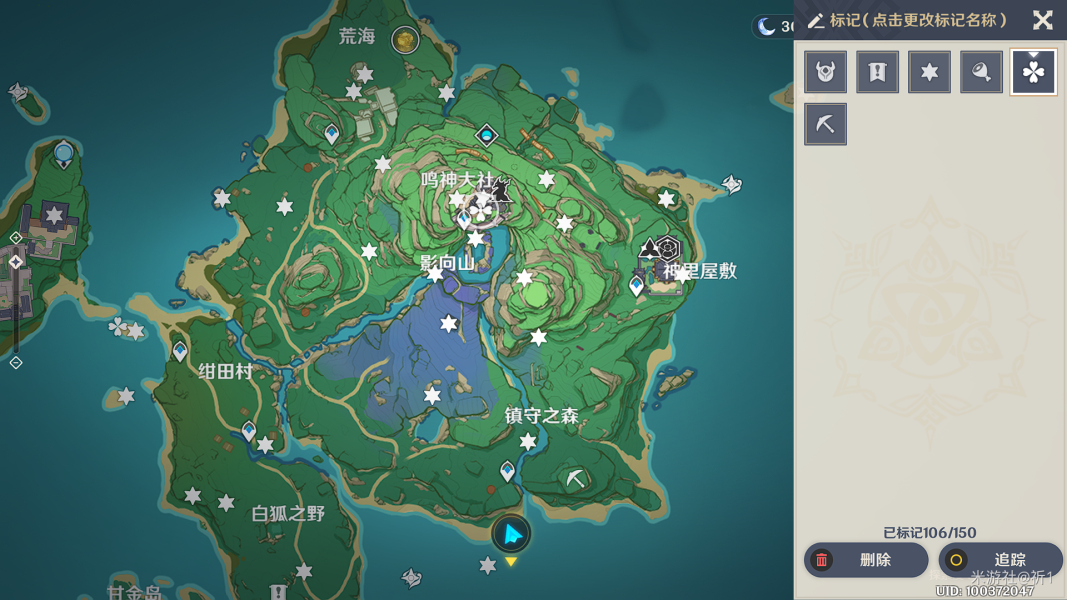Select the domain icon north of 鸣神大社
The width and height of the screenshot is (1067, 600).
pos(486,135)
